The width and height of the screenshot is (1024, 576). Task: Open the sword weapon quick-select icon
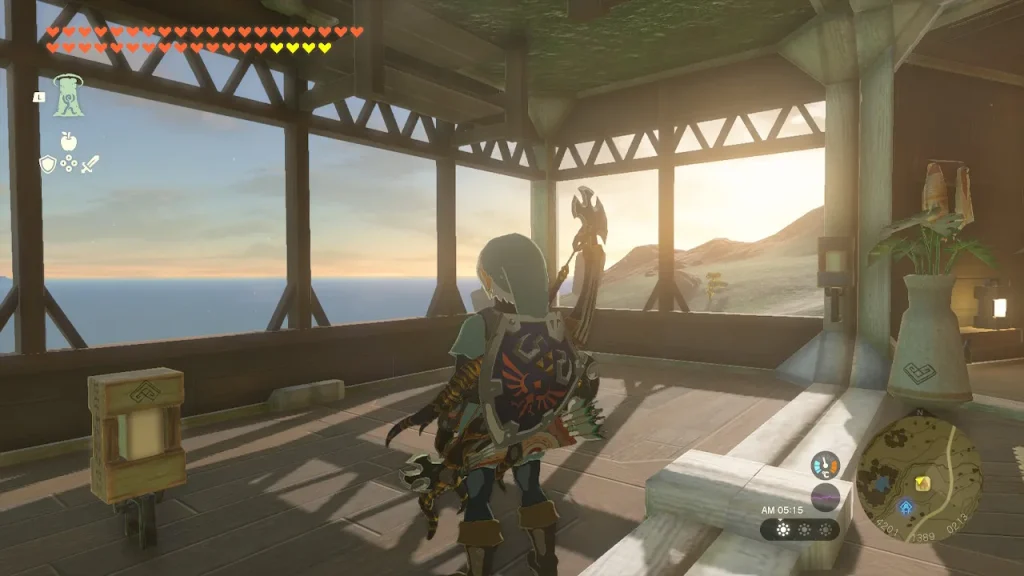point(90,164)
